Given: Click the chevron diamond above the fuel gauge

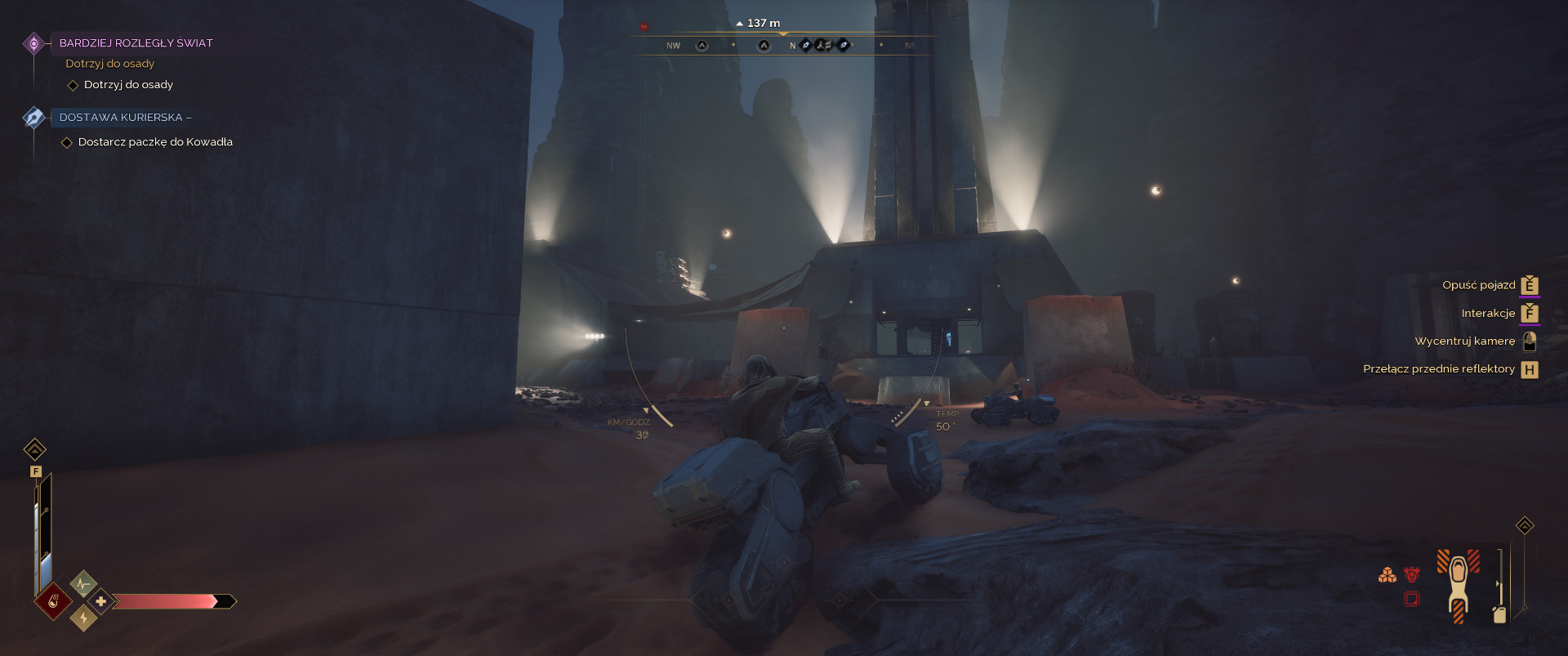Looking at the screenshot, I should [1525, 525].
